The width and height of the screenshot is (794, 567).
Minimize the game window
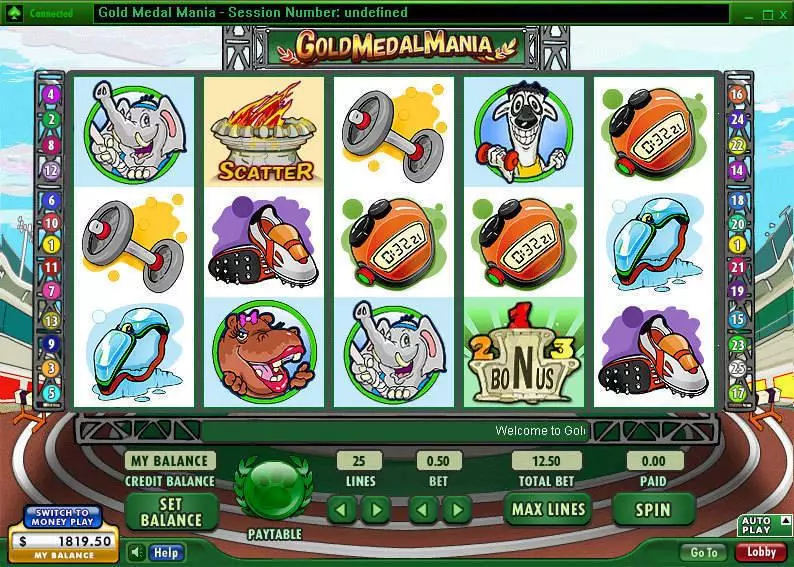pos(746,15)
